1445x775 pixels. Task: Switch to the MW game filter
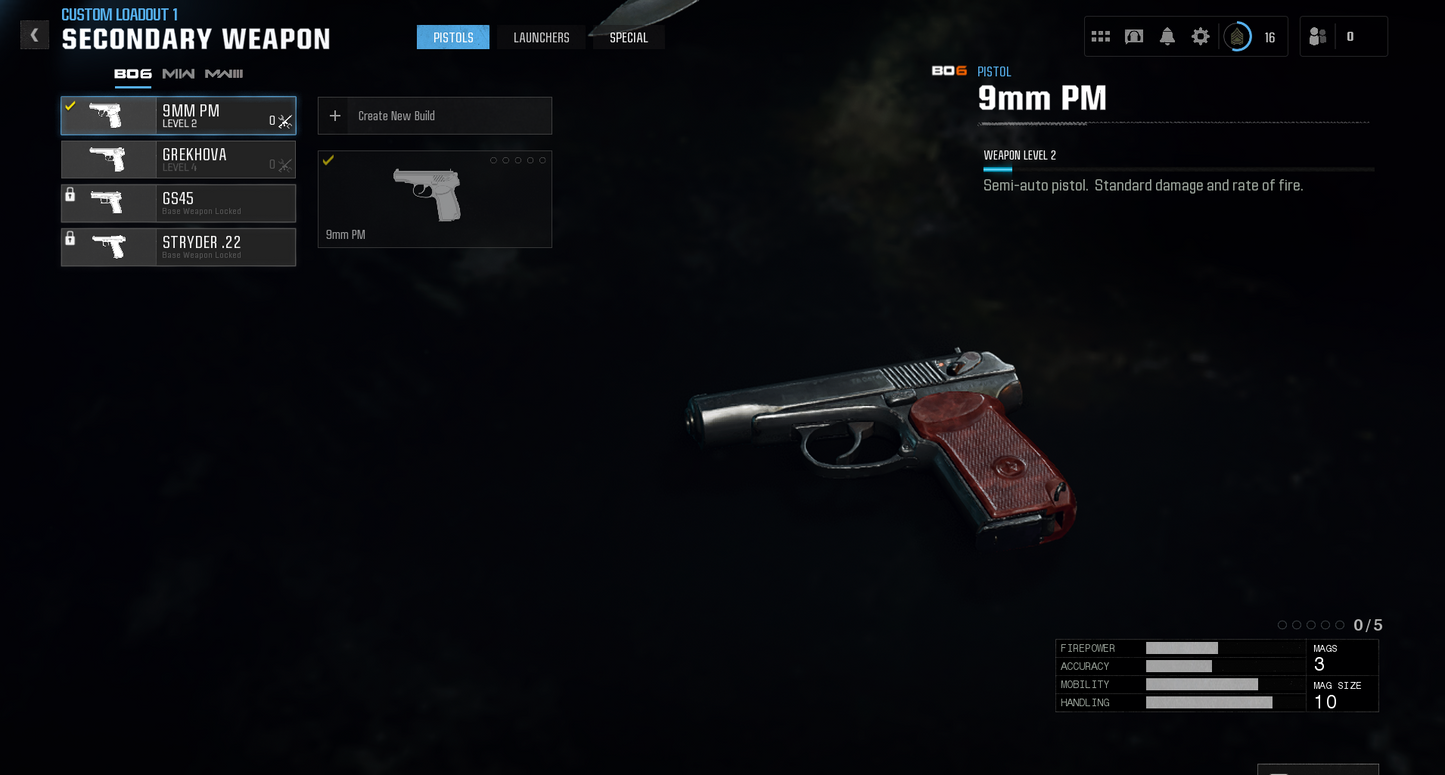click(x=178, y=74)
